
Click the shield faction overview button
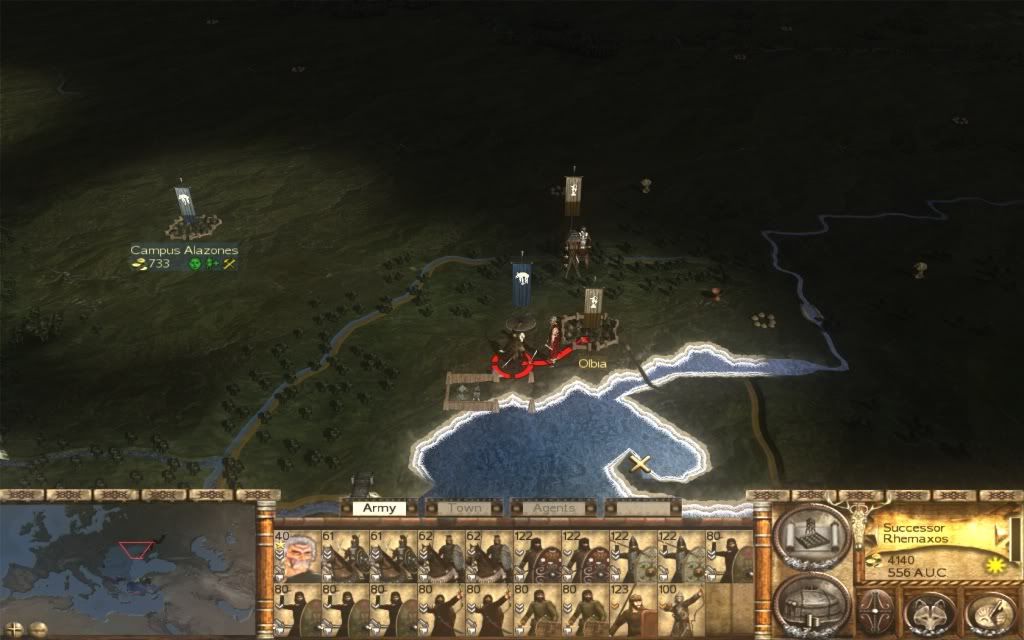(x=877, y=610)
